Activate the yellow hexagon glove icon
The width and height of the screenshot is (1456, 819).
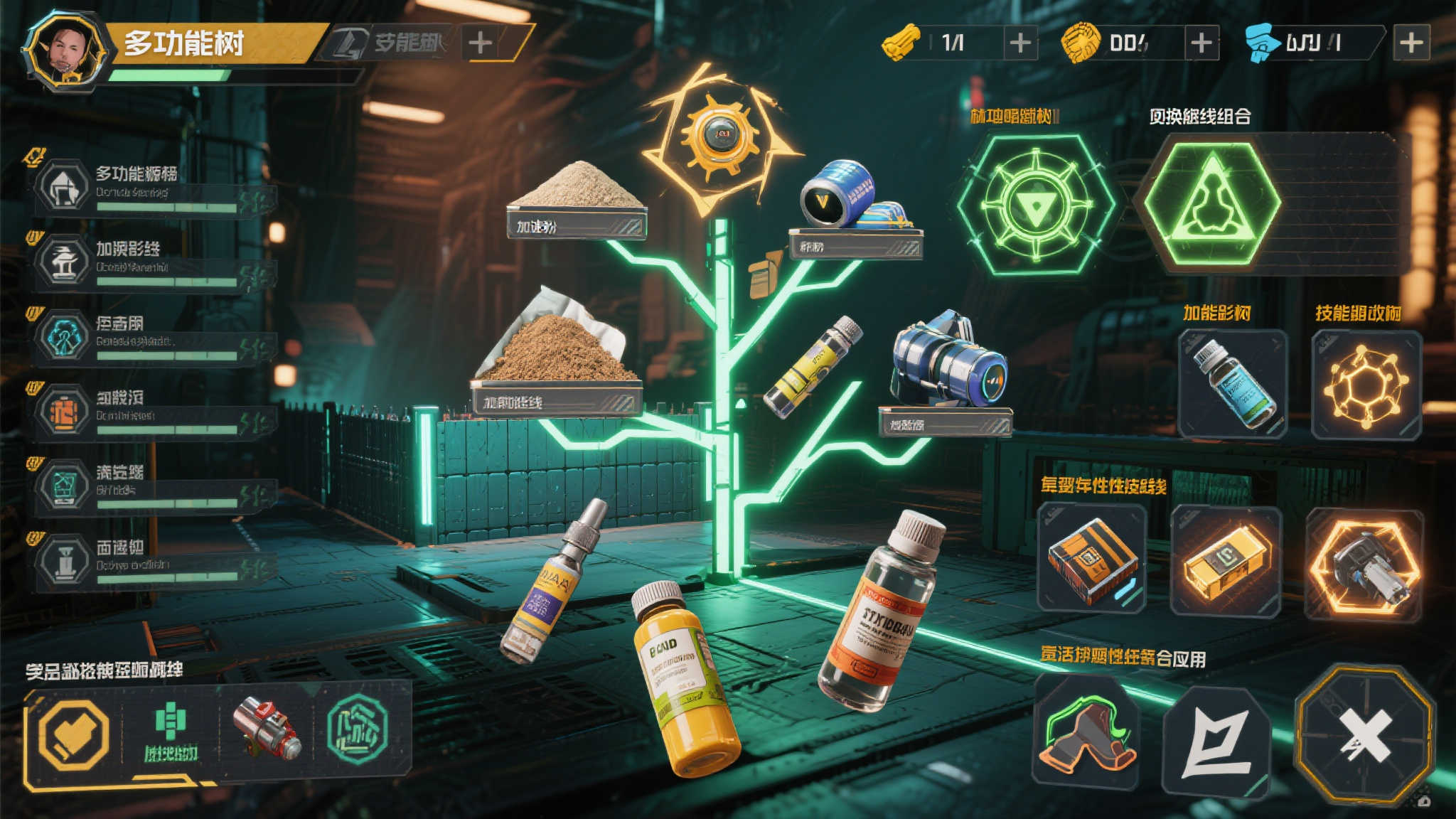coord(73,734)
